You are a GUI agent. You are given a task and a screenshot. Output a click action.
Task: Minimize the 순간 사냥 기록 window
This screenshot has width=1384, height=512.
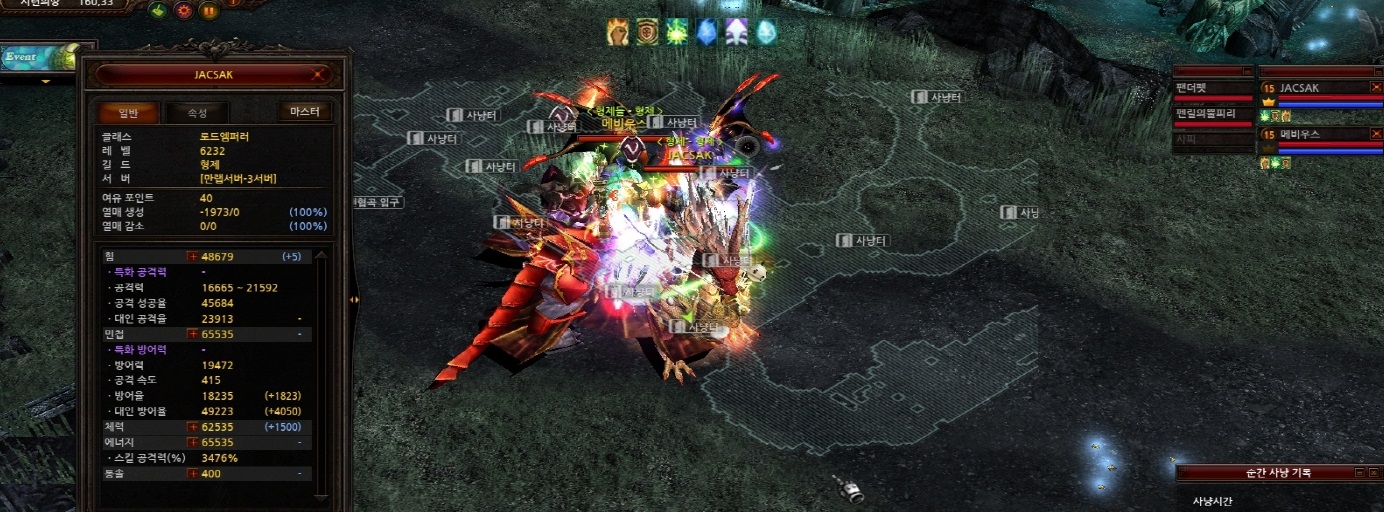point(1359,473)
